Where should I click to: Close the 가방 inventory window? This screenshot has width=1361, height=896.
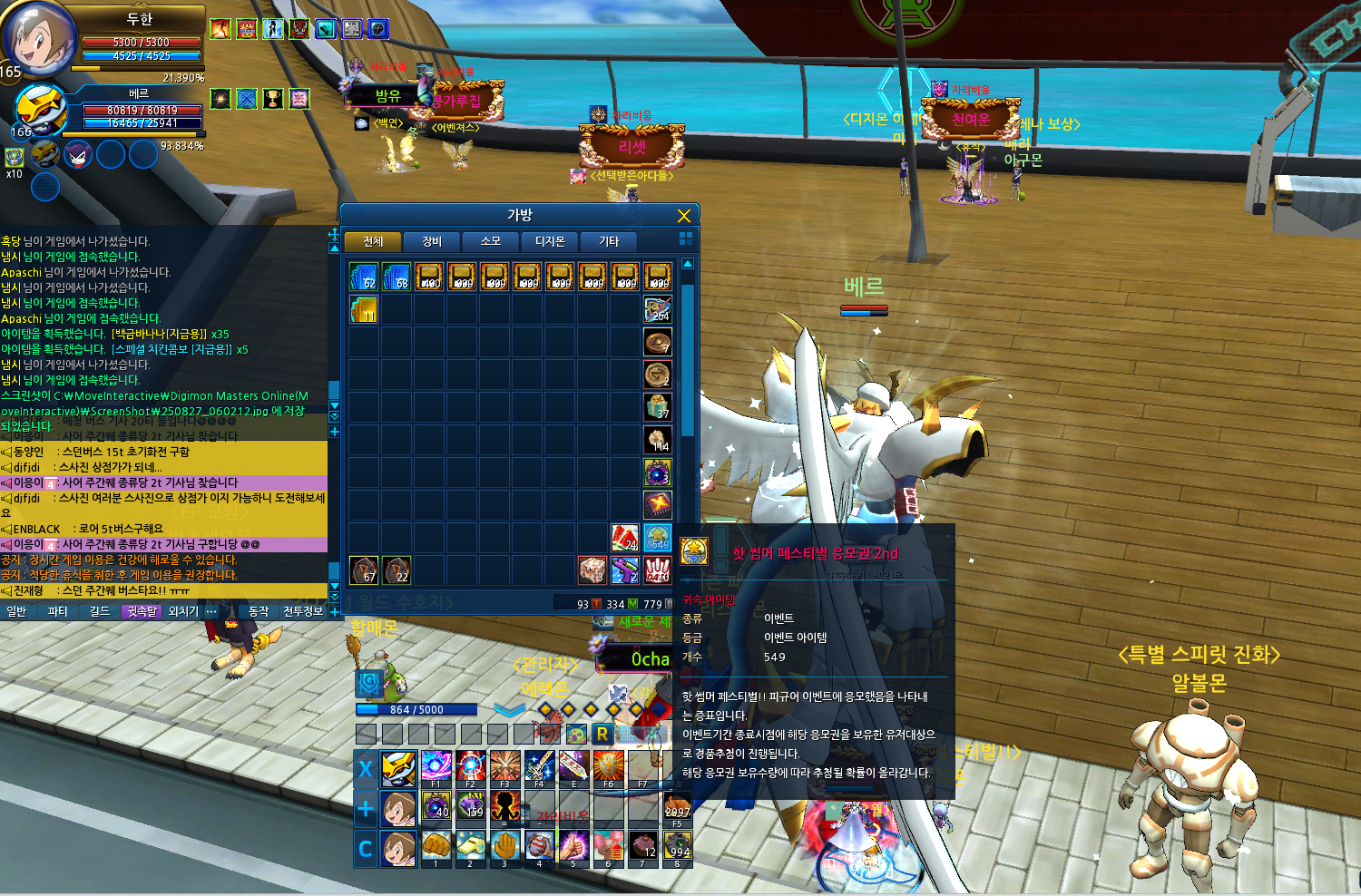[x=684, y=216]
